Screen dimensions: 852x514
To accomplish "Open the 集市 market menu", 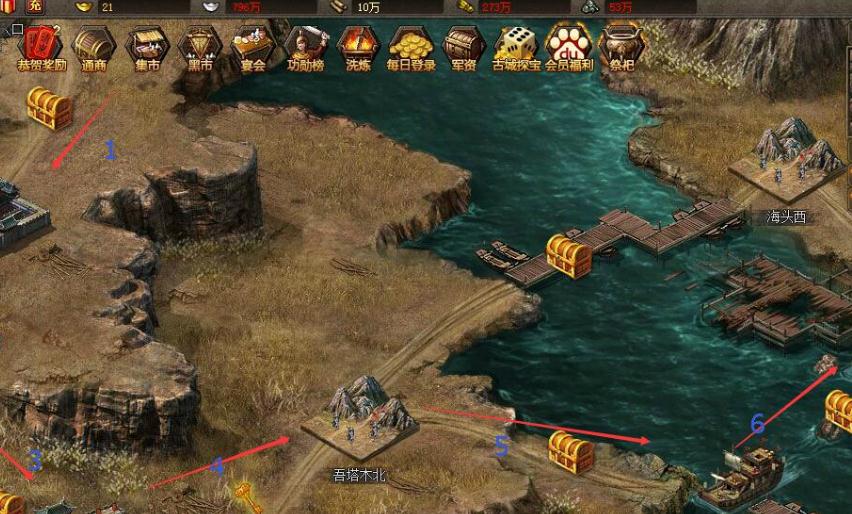I will (147, 45).
